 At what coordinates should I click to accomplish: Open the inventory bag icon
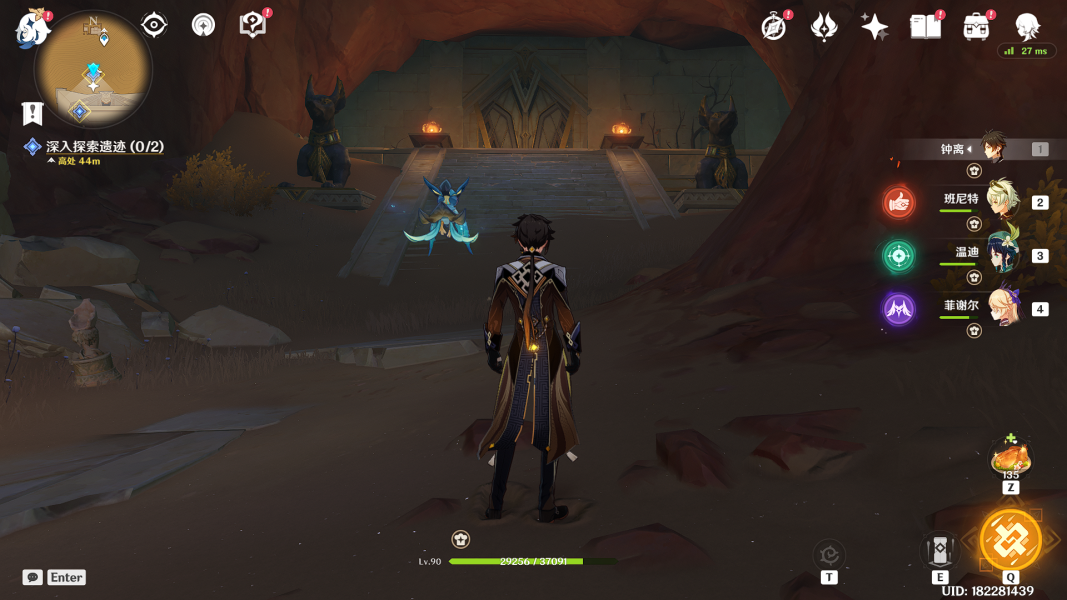tap(976, 27)
